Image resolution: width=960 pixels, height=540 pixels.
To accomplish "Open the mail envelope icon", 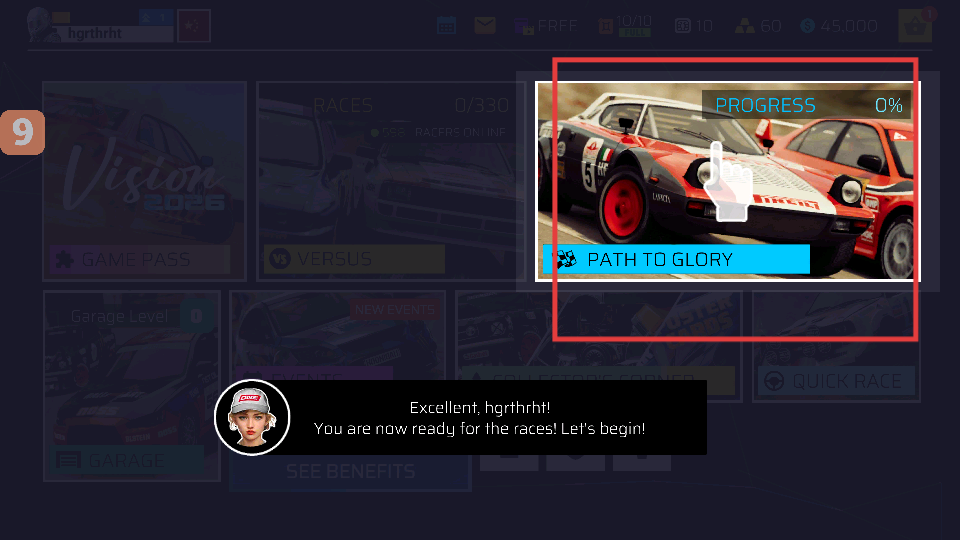I will click(485, 26).
